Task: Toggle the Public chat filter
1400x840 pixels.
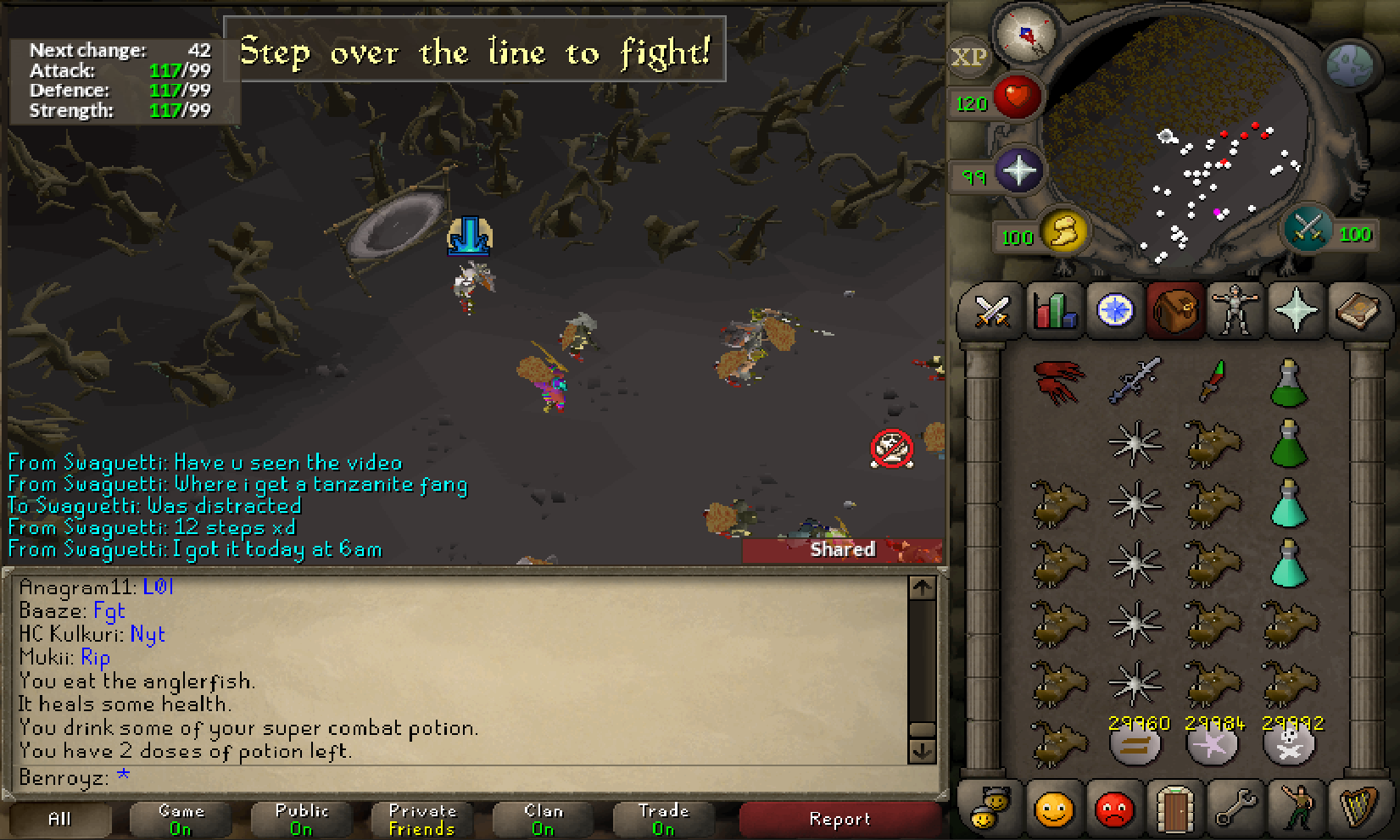Action: pos(301,819)
